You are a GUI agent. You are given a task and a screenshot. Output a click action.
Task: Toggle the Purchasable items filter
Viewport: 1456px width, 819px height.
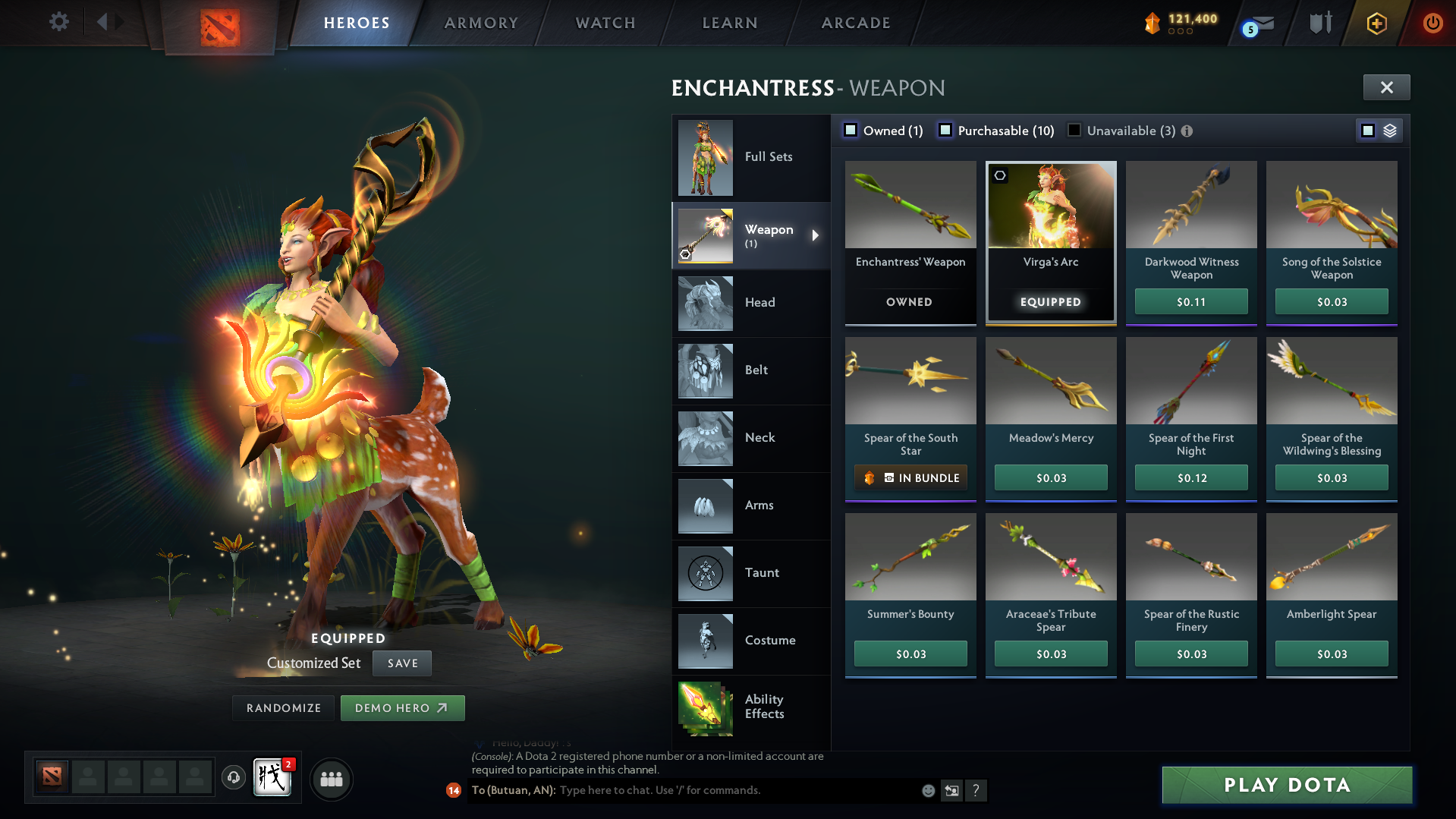pos(945,131)
